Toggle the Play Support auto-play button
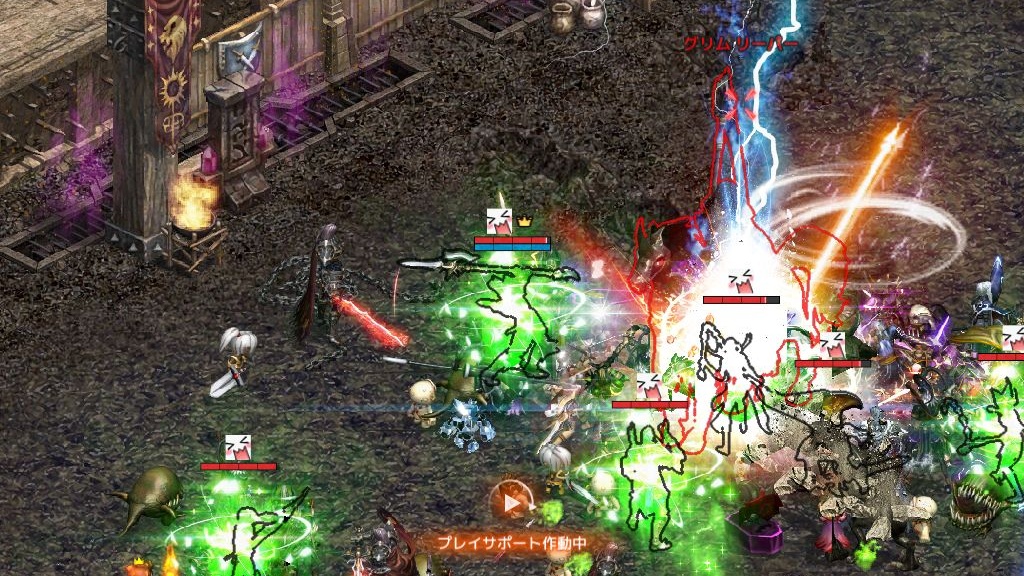 coord(511,503)
